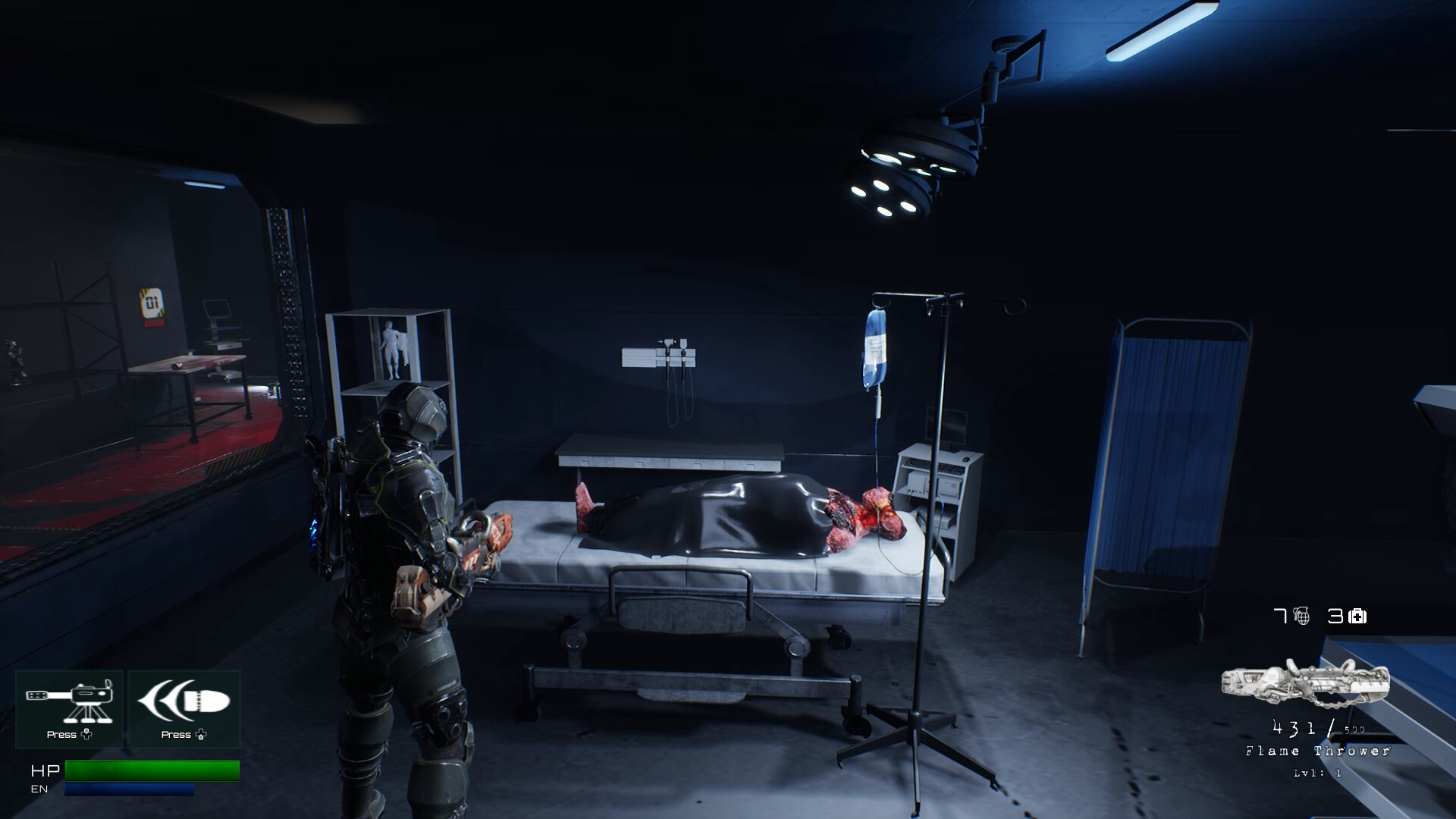Click the D-pad prompt beside right Press label
Image resolution: width=1456 pixels, height=819 pixels.
pos(201,734)
